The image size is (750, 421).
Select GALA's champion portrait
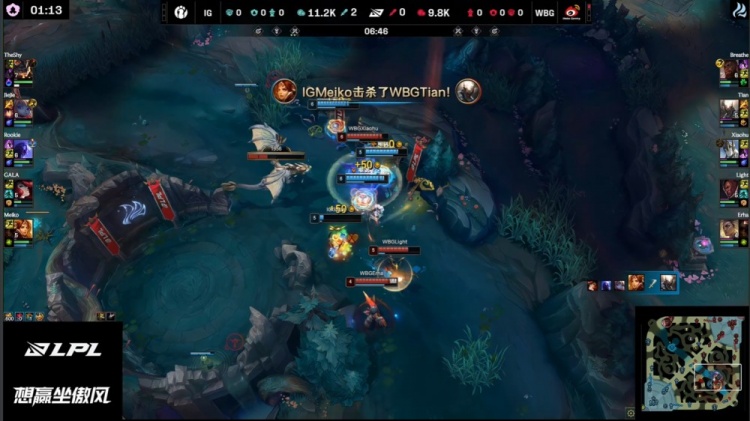[22, 190]
